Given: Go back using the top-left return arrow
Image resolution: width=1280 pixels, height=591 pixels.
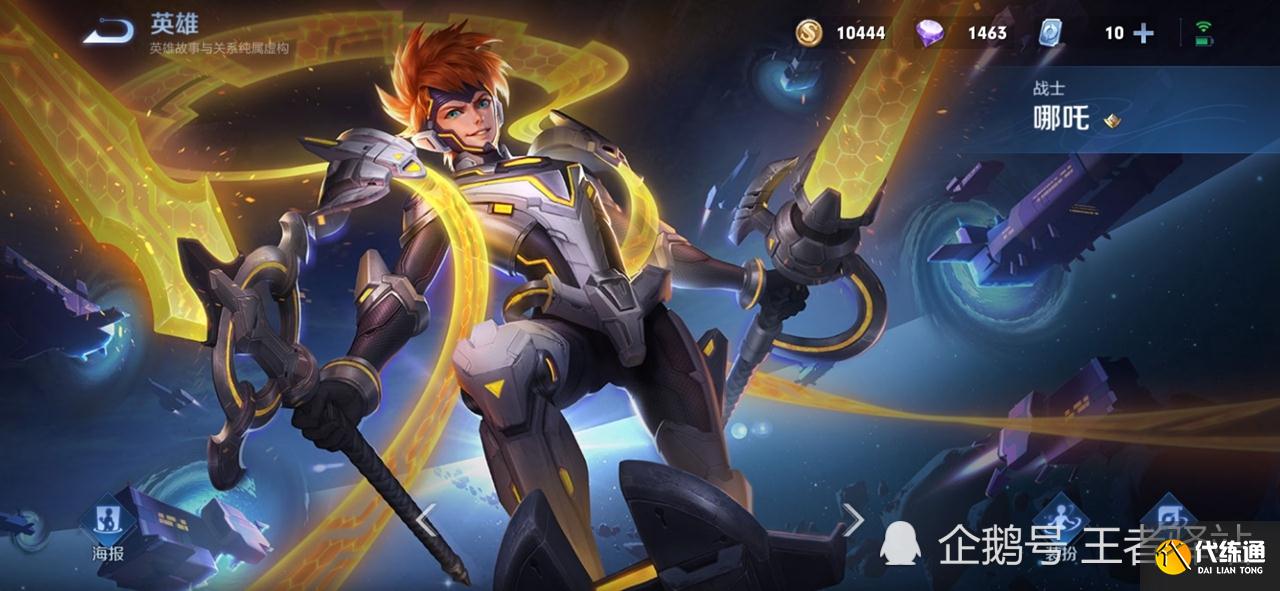Looking at the screenshot, I should click(x=108, y=33).
